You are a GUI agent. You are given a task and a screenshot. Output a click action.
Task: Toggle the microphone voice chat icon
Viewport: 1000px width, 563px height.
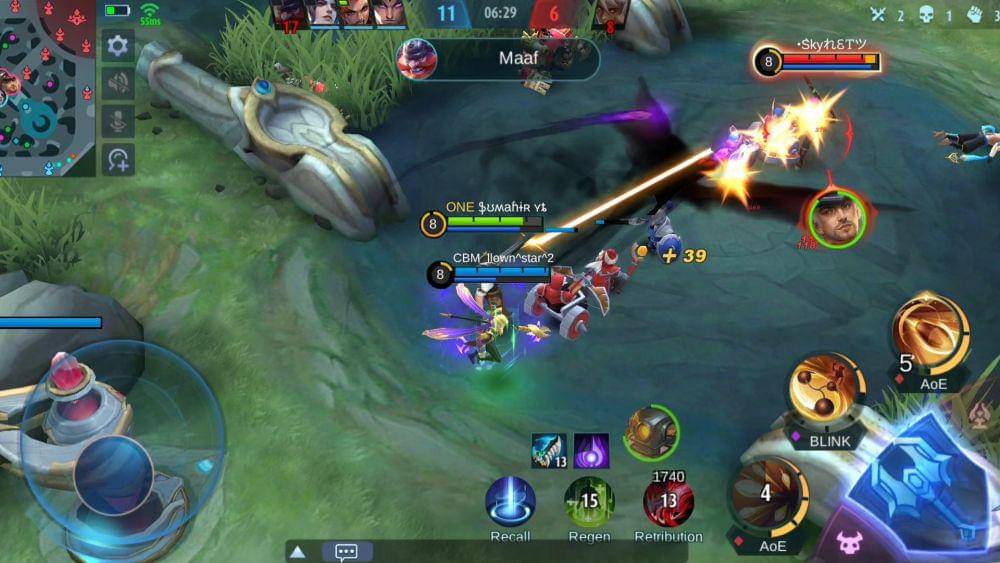(x=118, y=121)
